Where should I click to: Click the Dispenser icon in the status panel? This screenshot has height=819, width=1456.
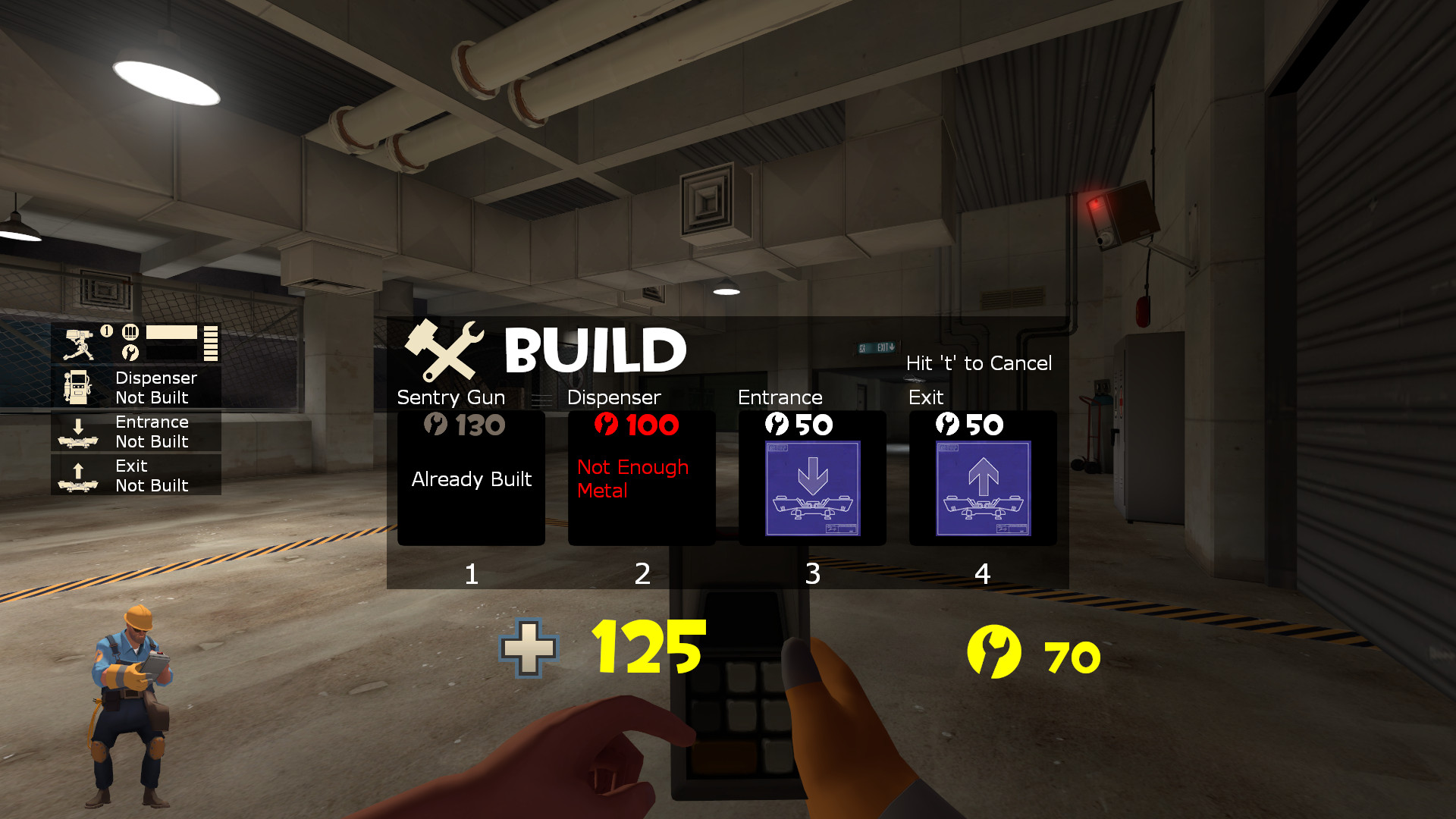(77, 387)
